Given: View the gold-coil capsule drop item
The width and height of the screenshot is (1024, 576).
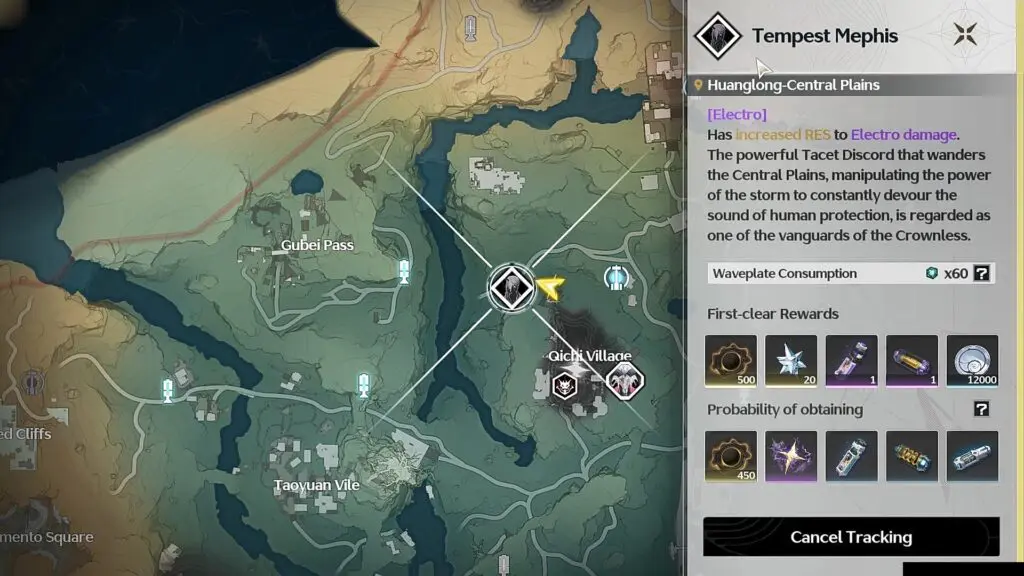Looking at the screenshot, I should (912, 457).
